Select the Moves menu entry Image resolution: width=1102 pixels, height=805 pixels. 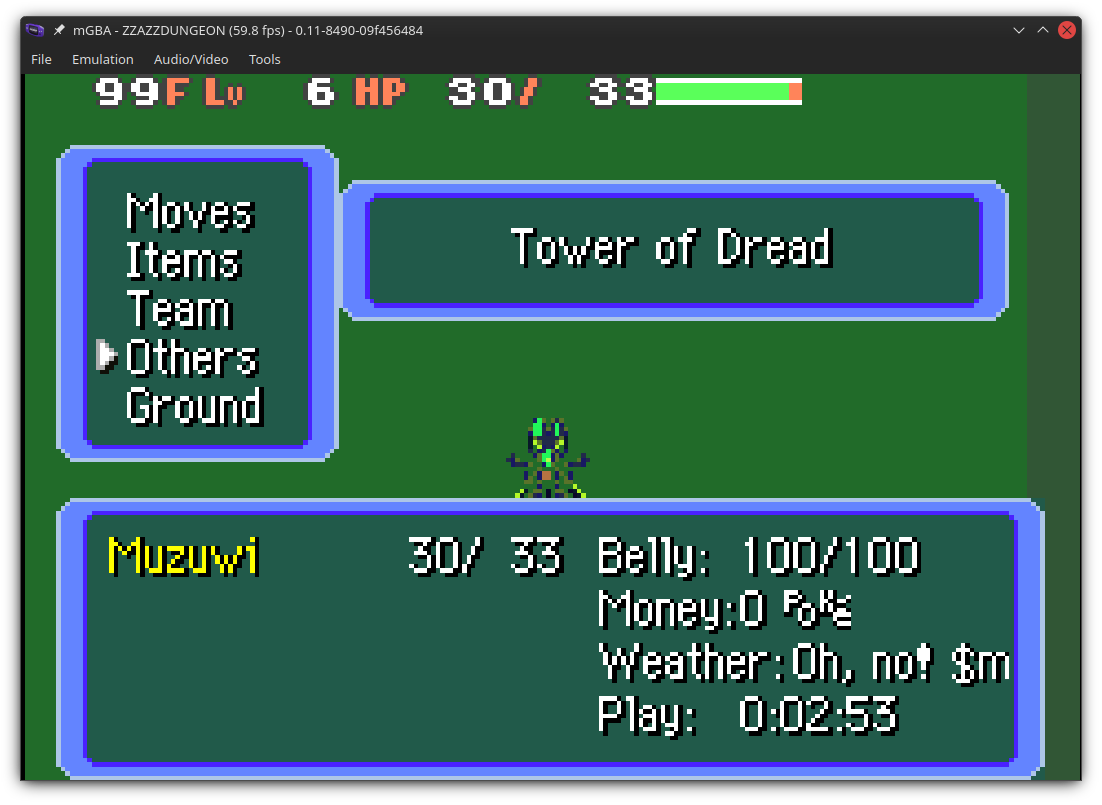coord(190,212)
